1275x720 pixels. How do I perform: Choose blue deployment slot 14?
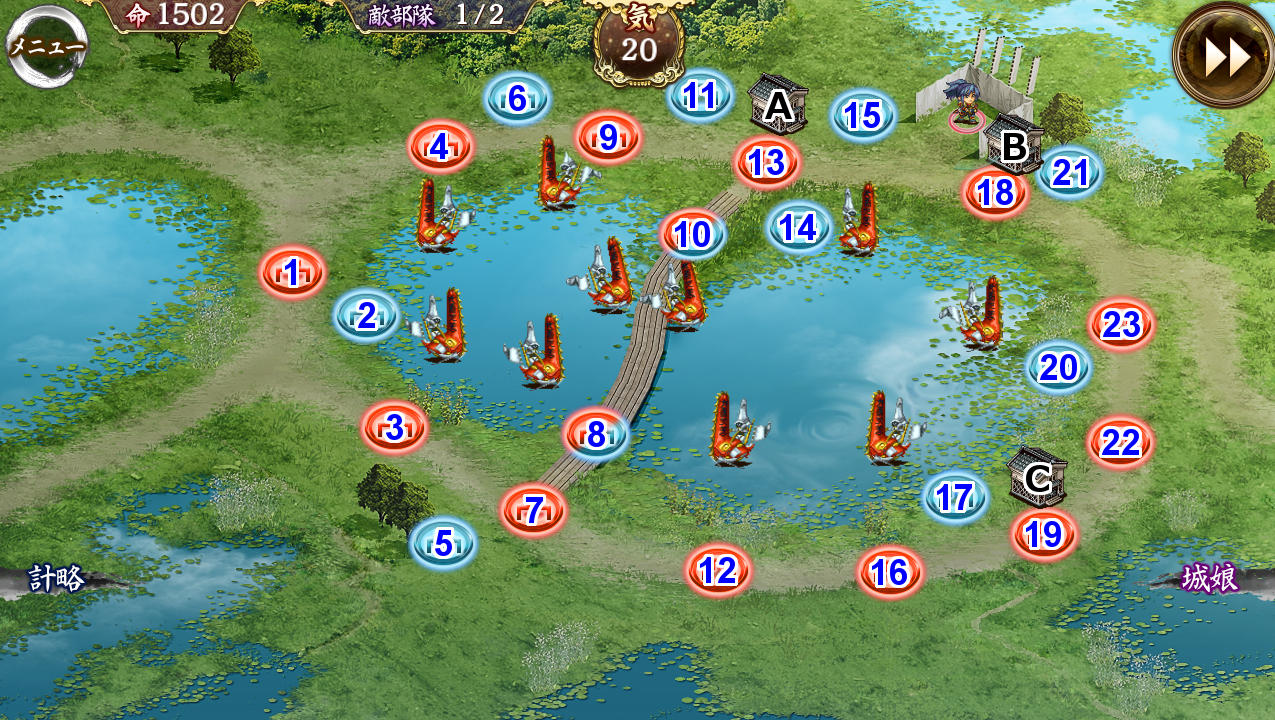tap(798, 228)
